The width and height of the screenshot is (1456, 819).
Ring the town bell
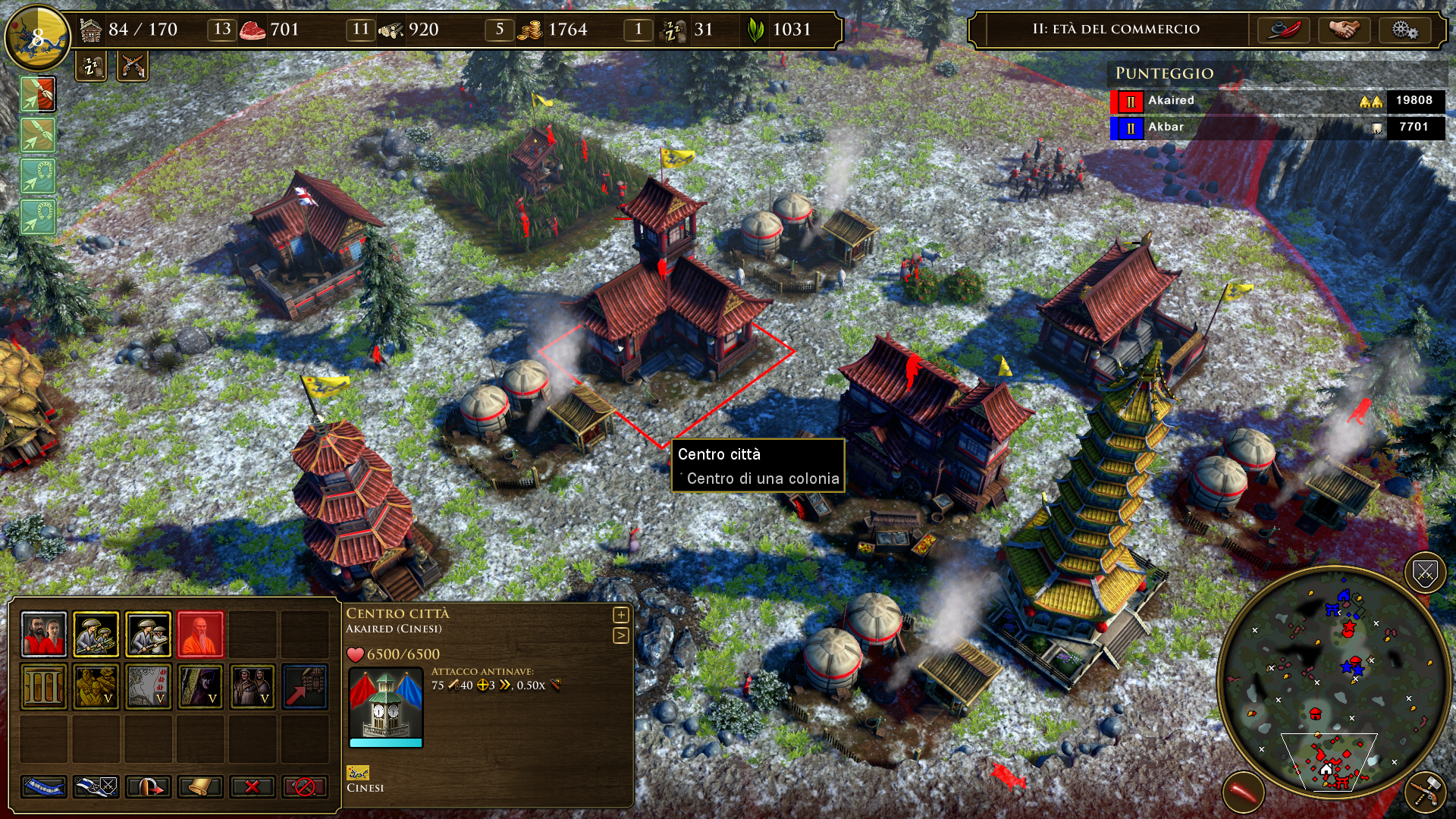pos(202,786)
